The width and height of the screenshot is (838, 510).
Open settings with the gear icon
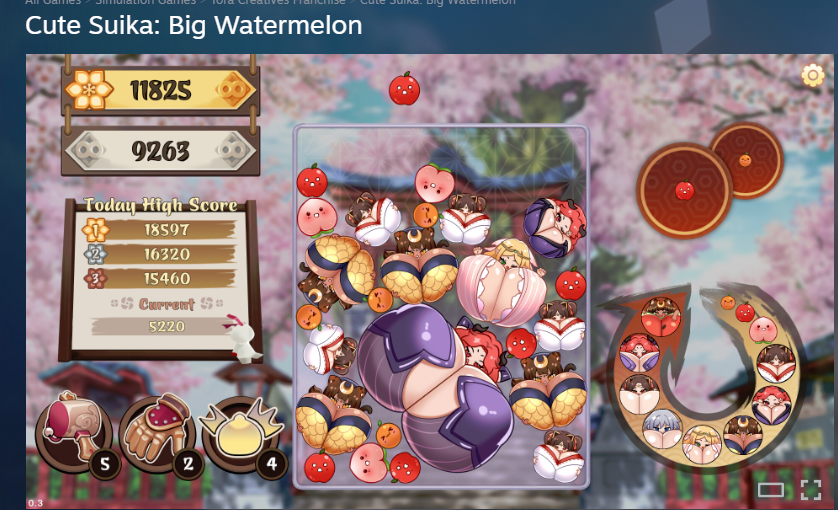pos(812,76)
